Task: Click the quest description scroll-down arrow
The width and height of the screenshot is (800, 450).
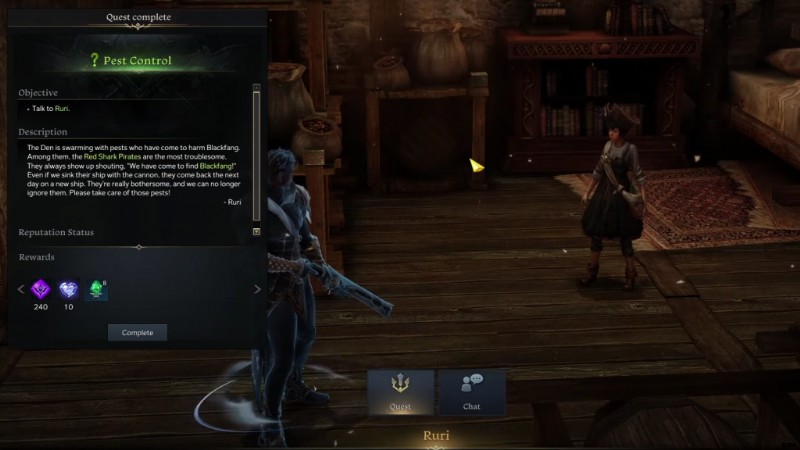Action: pyautogui.click(x=256, y=231)
